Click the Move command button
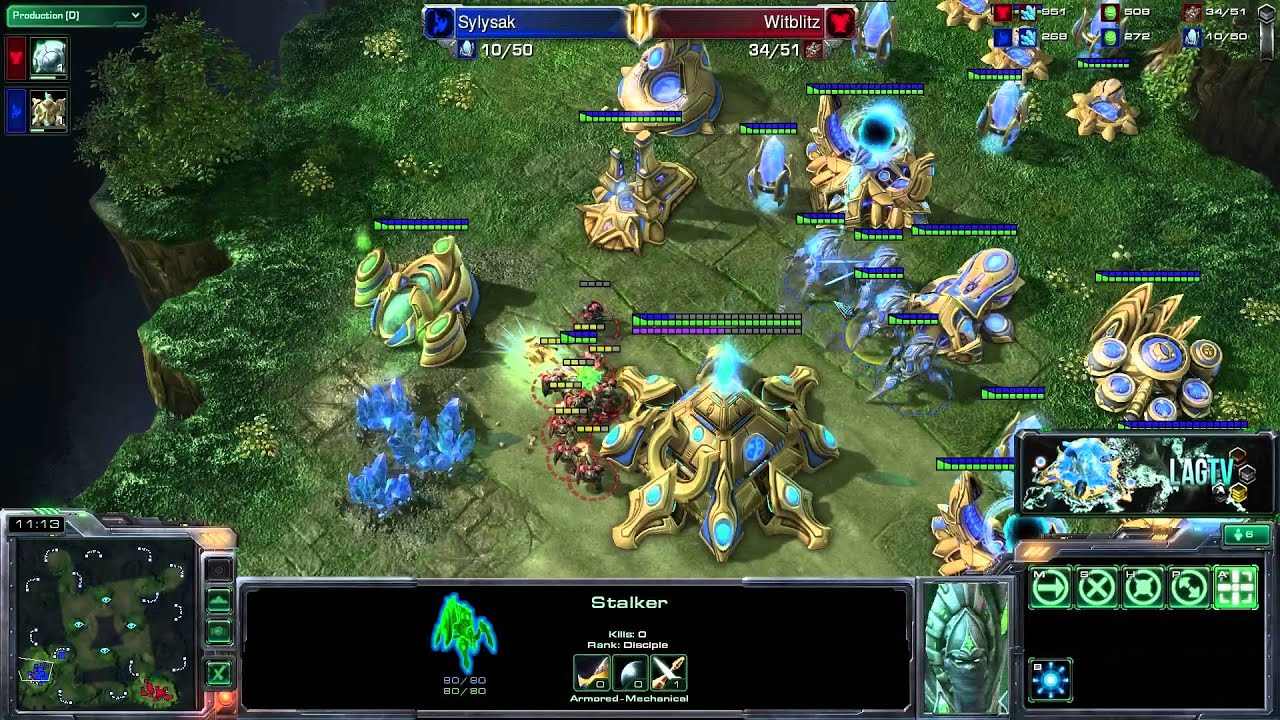Image resolution: width=1280 pixels, height=720 pixels. pos(1050,588)
